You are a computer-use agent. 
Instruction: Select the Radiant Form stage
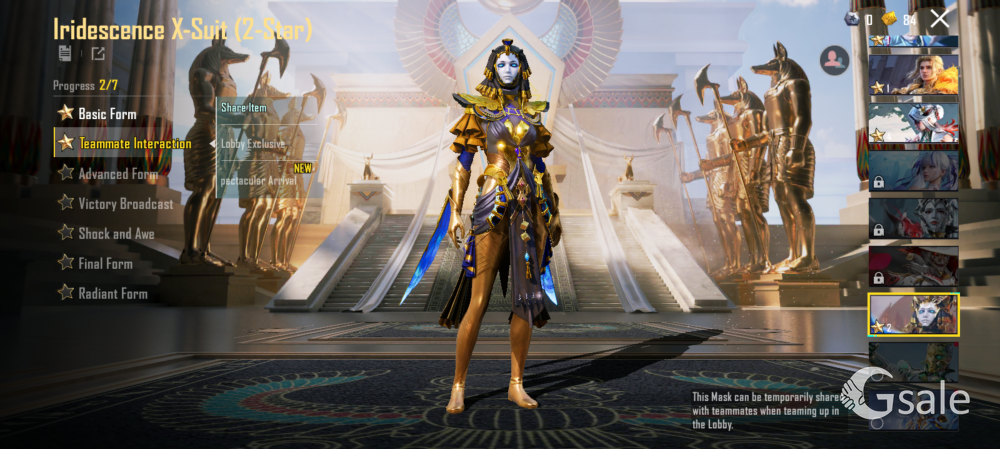tap(112, 294)
